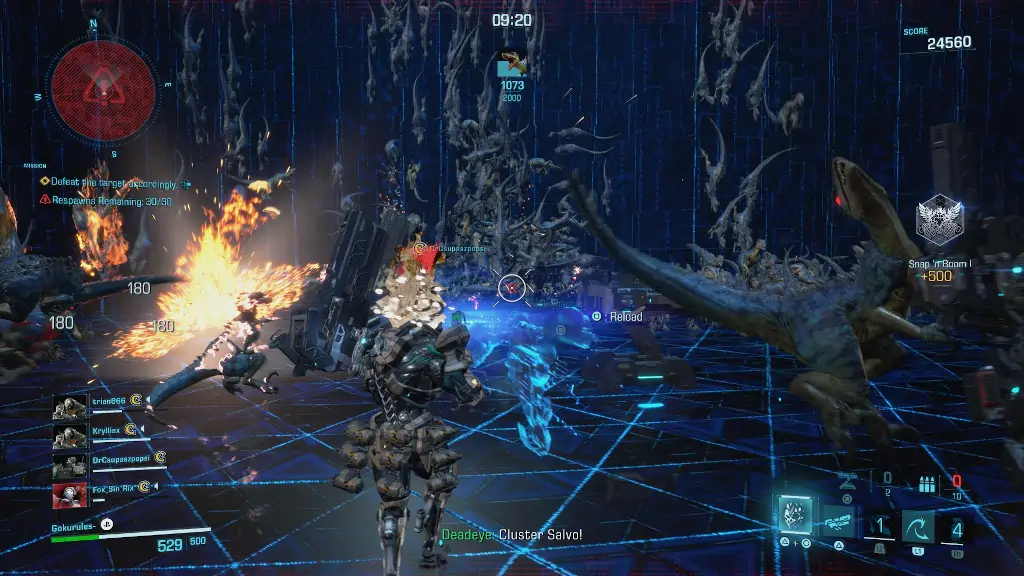Select the "Defeat the target" mission objective
Image resolution: width=1024 pixels, height=576 pixels.
(x=112, y=183)
